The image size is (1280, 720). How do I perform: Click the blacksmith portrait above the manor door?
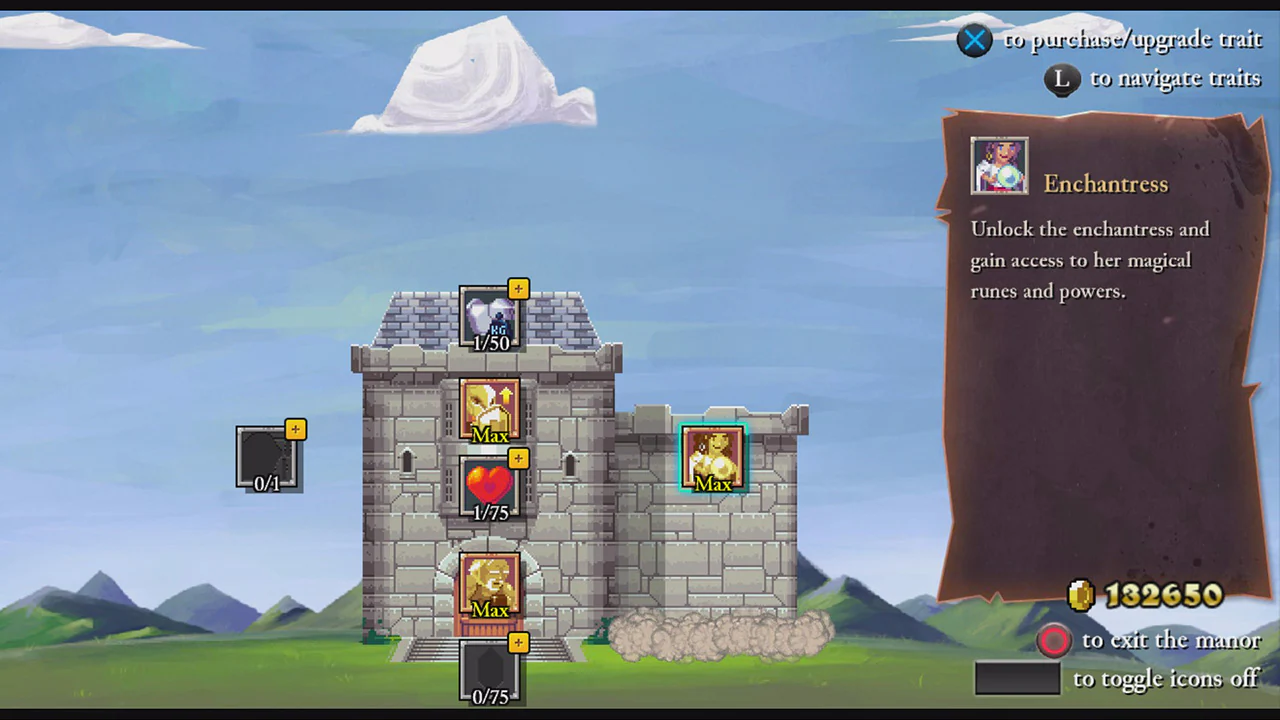click(x=490, y=583)
